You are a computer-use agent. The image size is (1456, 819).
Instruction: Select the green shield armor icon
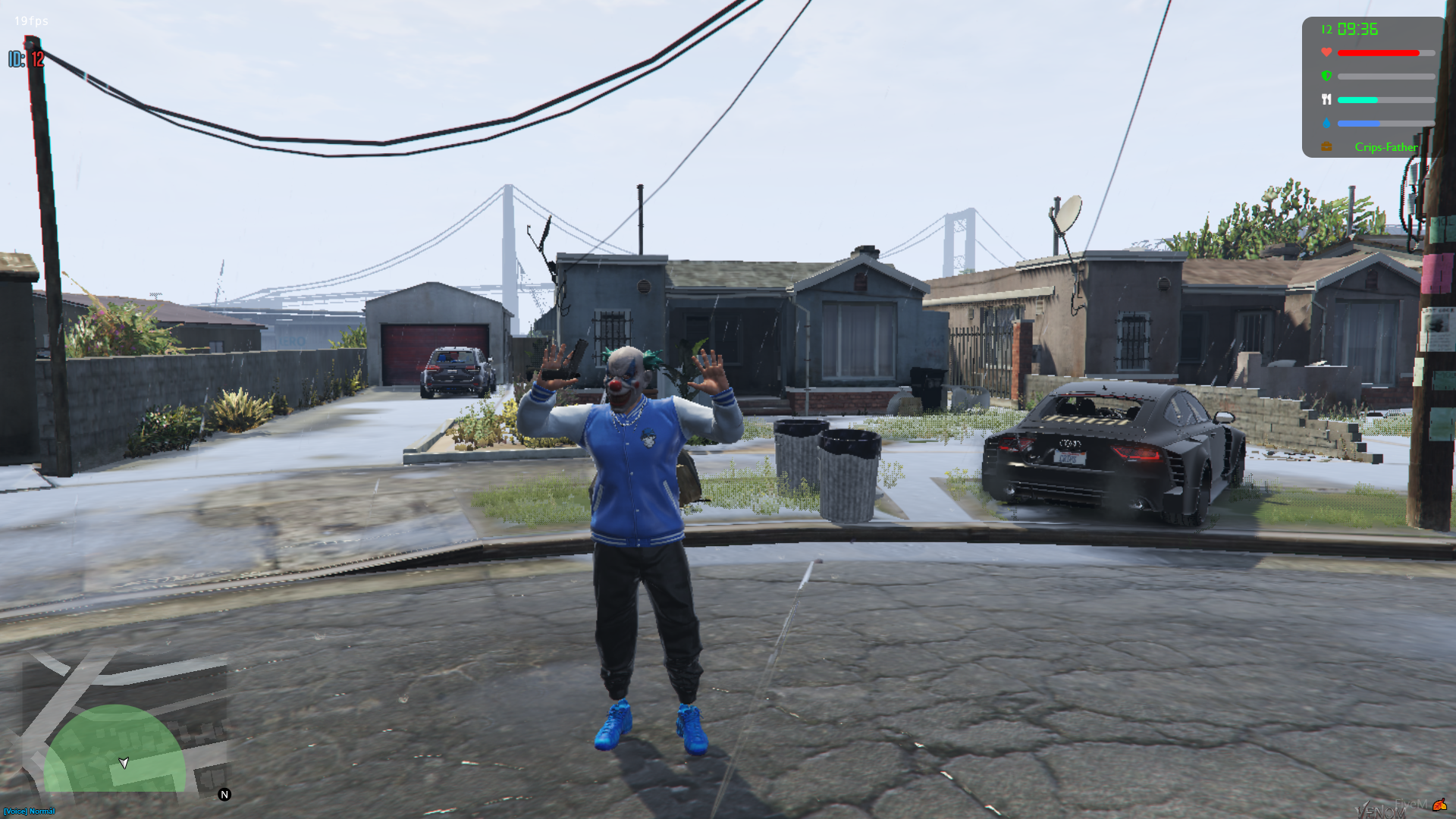point(1326,76)
